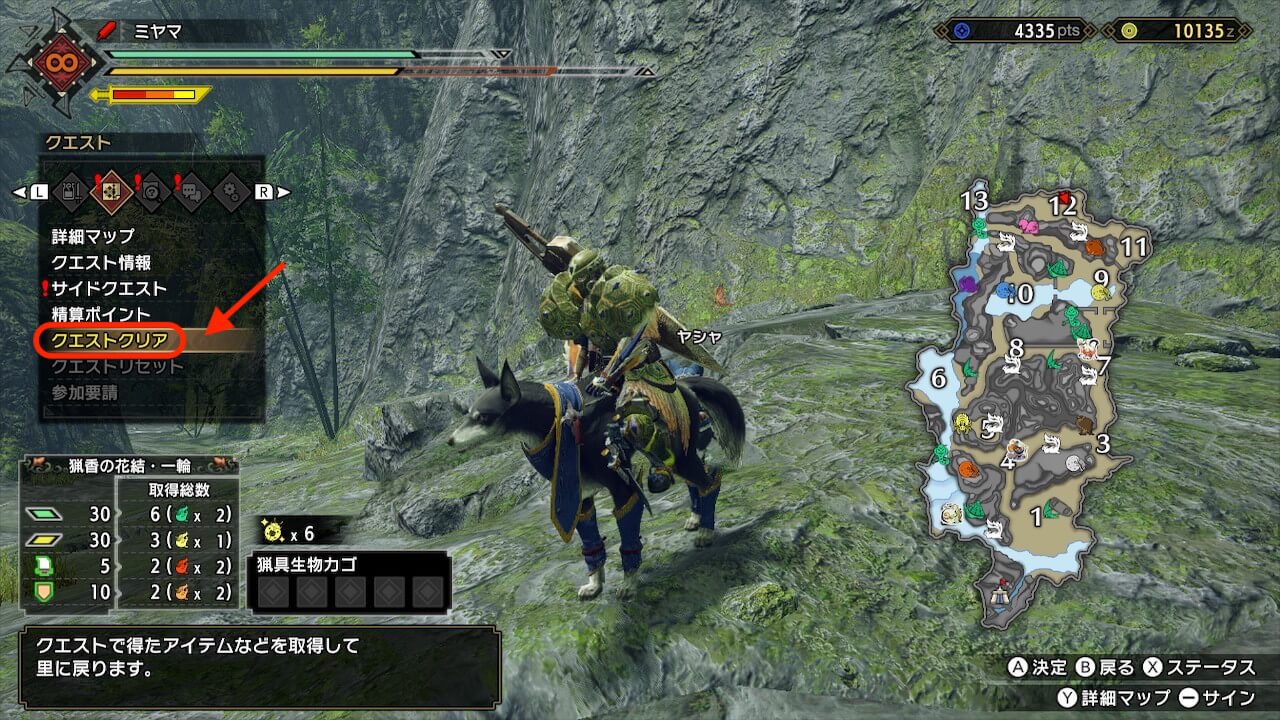
Task: Click the right arrow beside the R tab prompt
Action: (x=284, y=191)
